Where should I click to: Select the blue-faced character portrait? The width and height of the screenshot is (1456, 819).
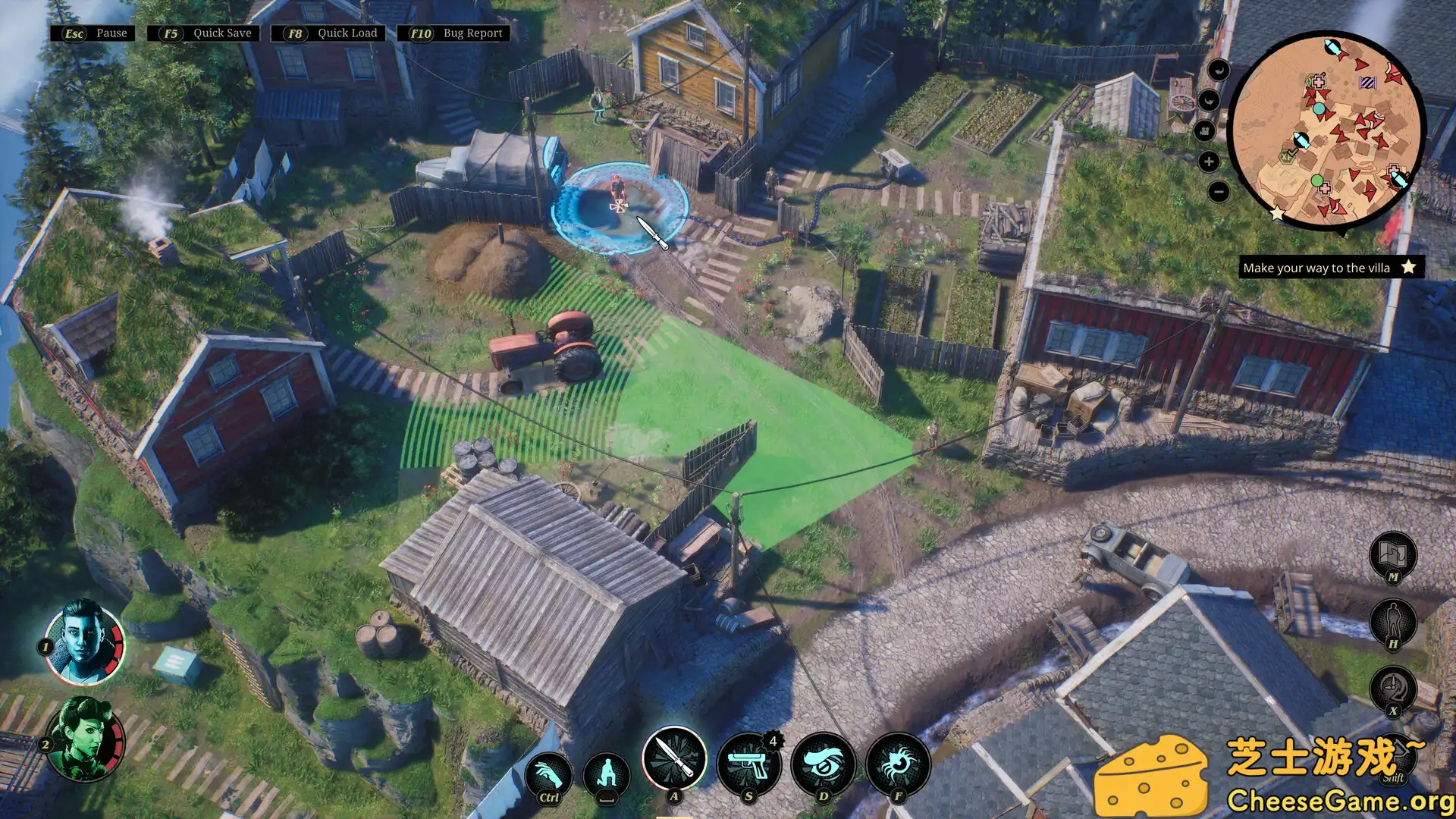pyautogui.click(x=84, y=642)
